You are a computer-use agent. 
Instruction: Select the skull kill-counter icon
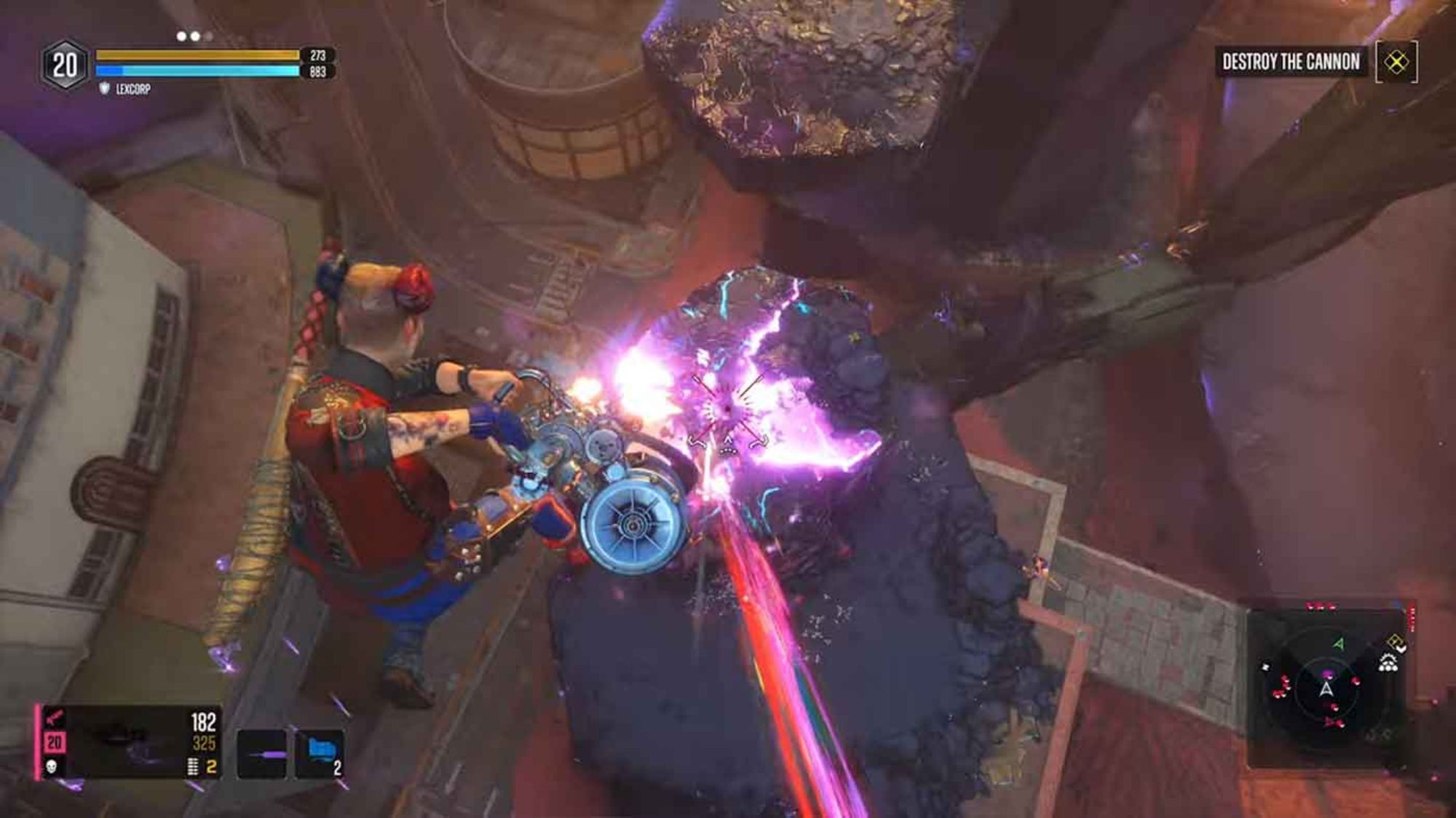pos(51,766)
